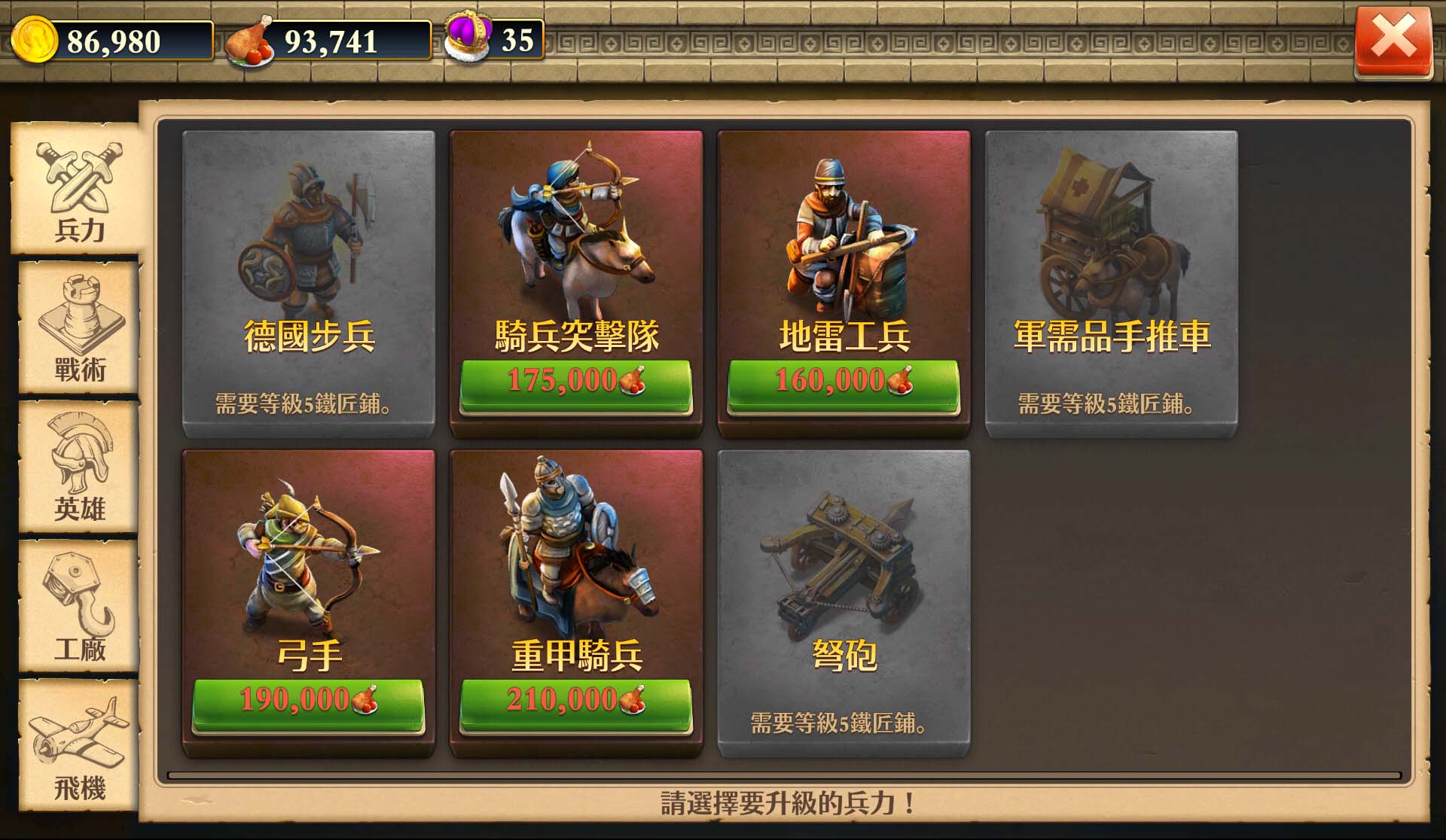Upgrade 地雷工兵 for 160,000 food
1446x840 pixels.
point(843,382)
